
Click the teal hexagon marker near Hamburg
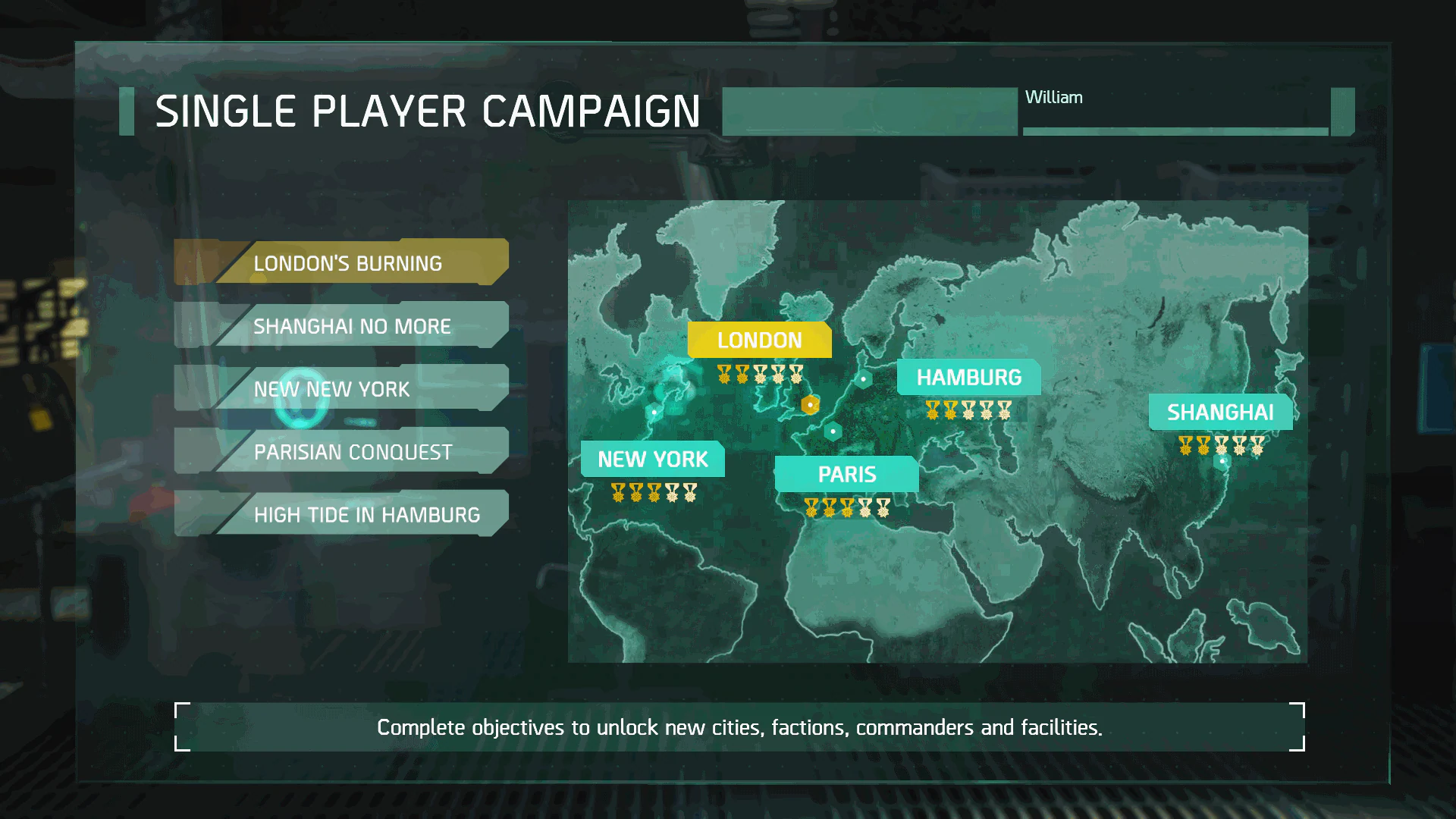pos(864,379)
